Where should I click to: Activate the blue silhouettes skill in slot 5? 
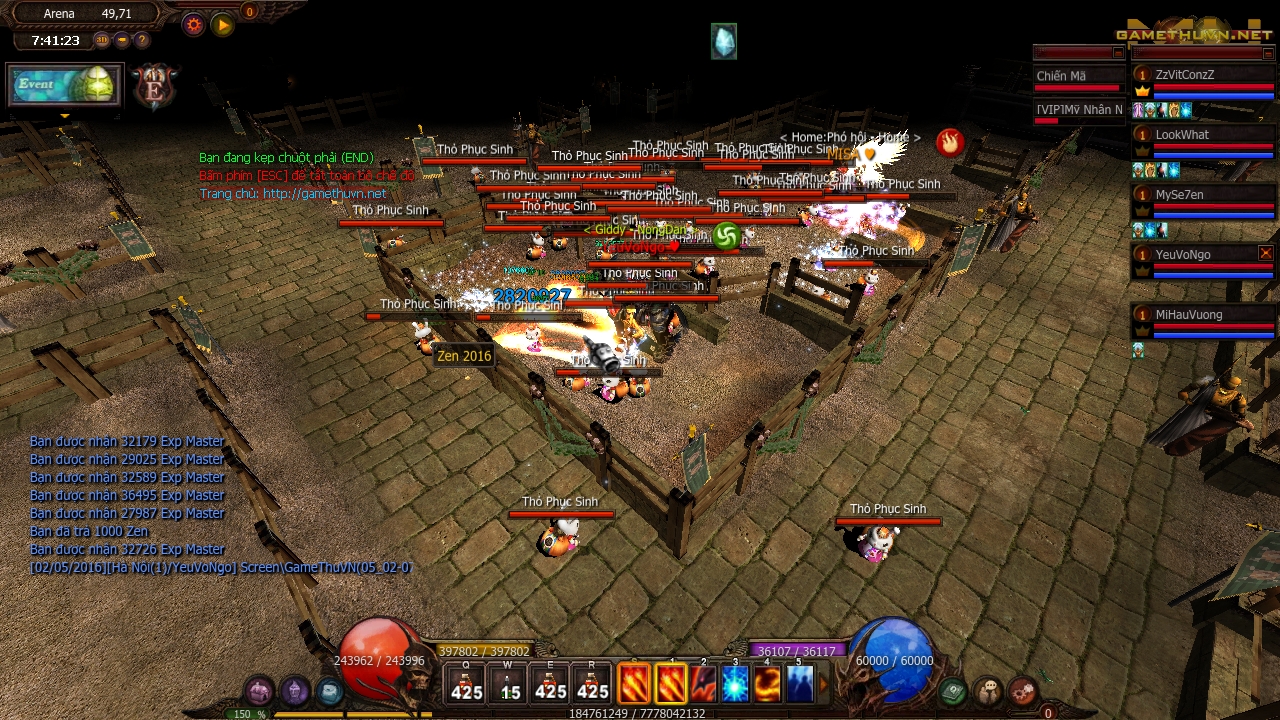799,684
